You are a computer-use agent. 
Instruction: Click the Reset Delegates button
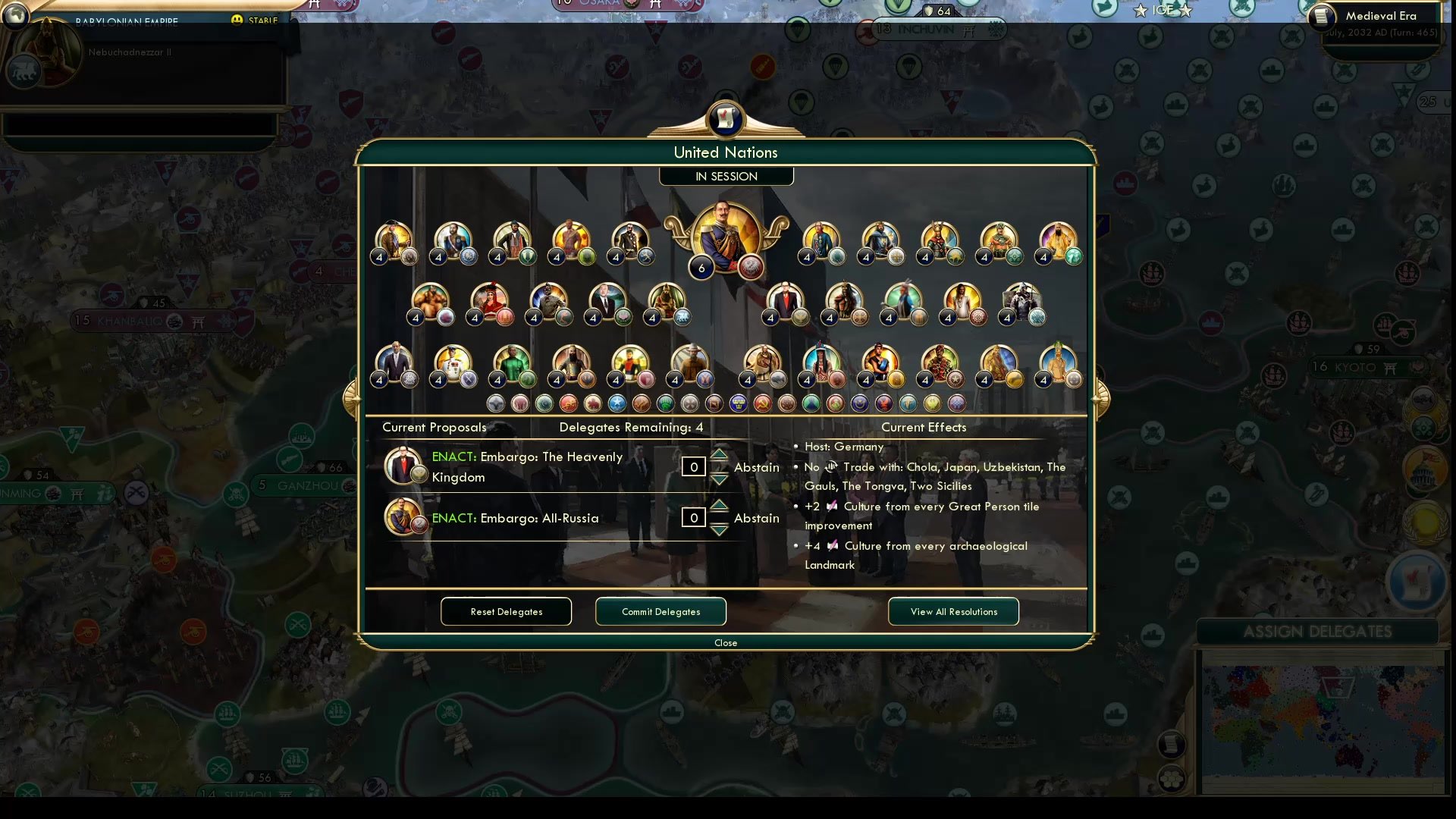pyautogui.click(x=506, y=611)
